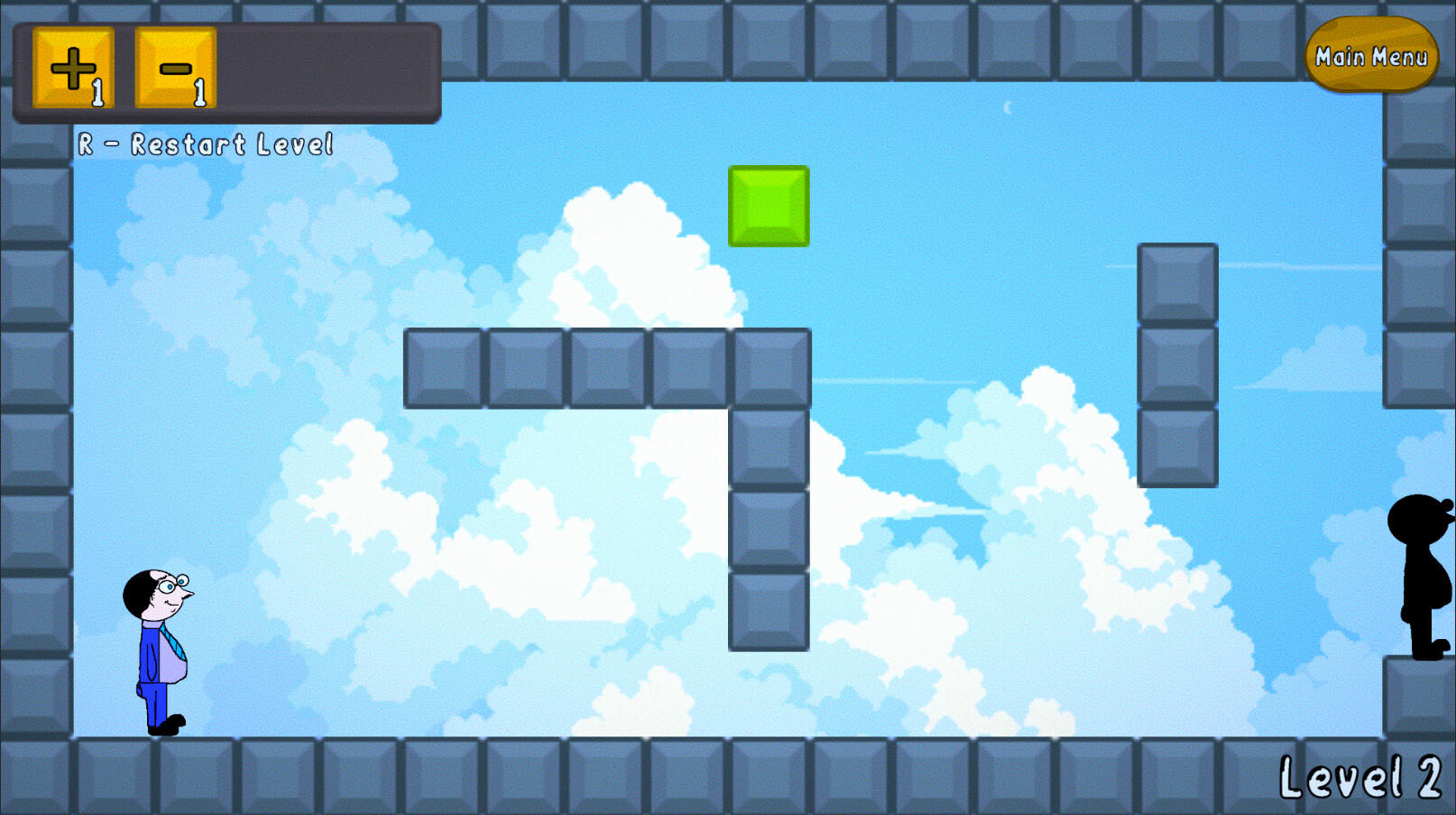Click the leftmost block of the horizontal platform
Screen dimensions: 1456x815
(446, 368)
